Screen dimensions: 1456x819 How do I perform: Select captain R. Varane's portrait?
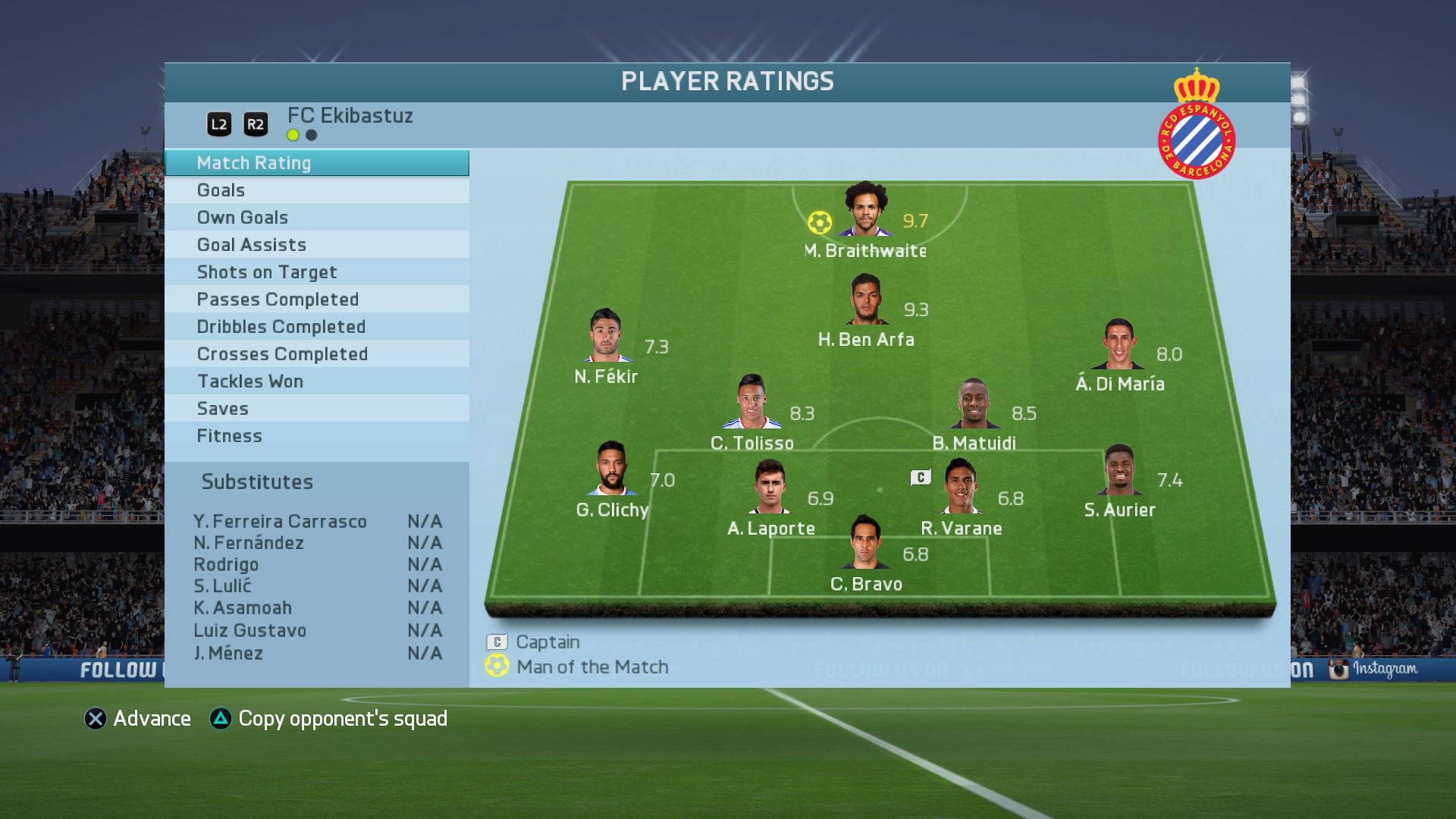point(961,487)
